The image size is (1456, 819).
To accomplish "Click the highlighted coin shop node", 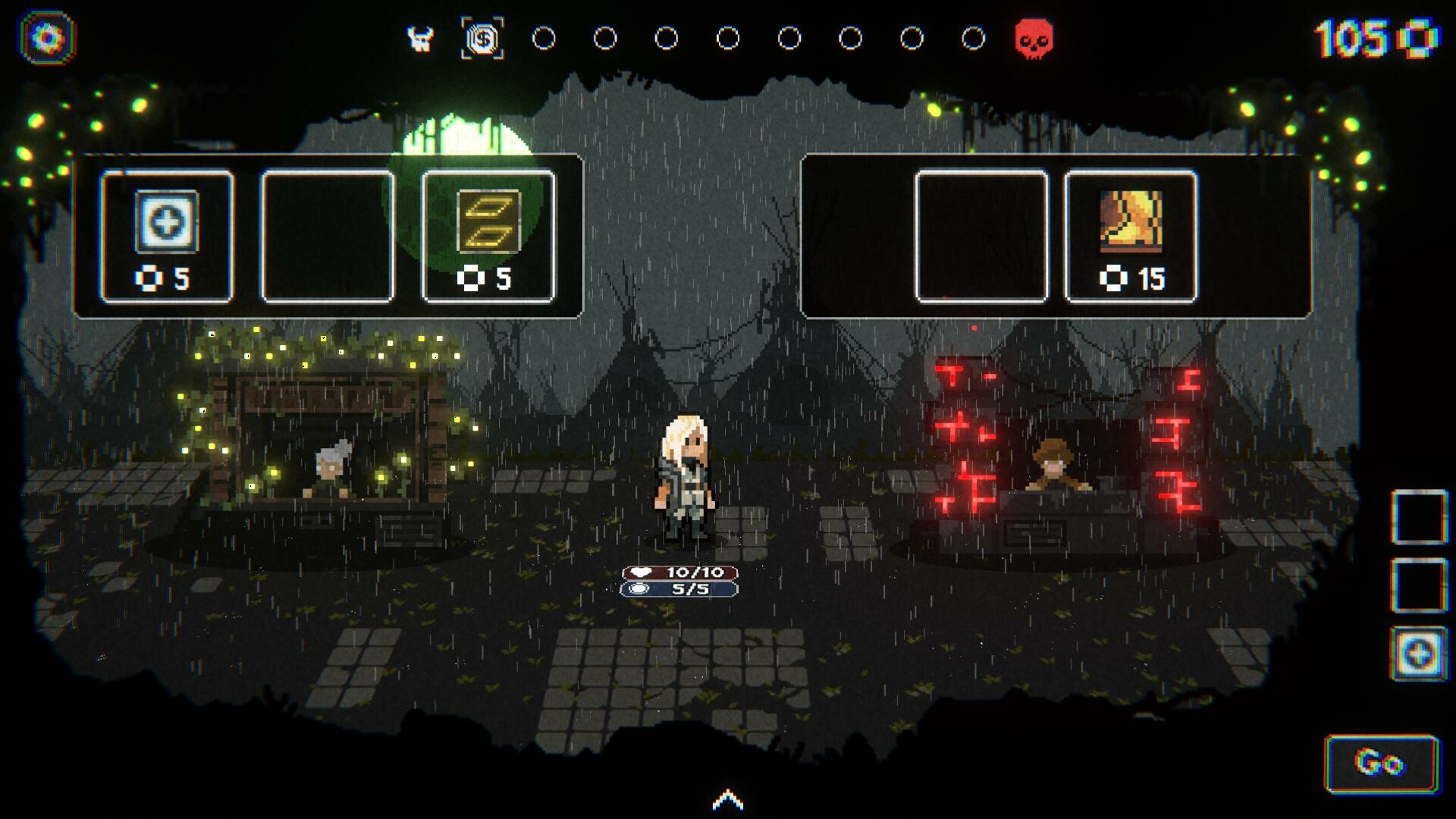I will click(x=483, y=36).
